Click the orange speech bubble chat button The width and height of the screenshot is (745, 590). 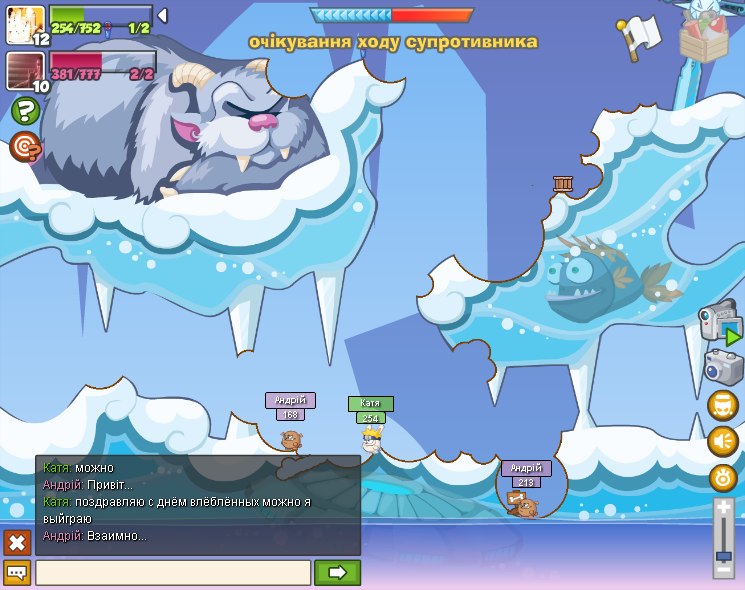click(17, 573)
